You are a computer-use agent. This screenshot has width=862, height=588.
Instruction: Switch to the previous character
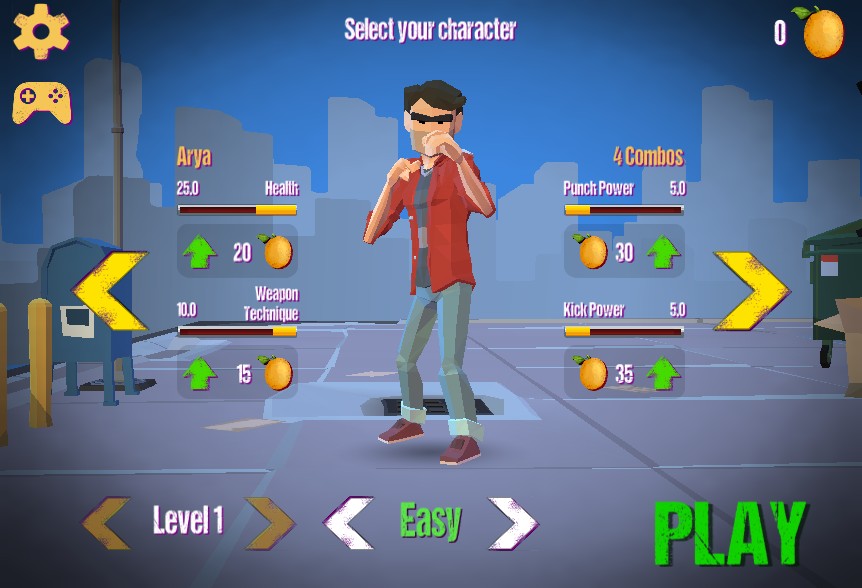point(111,291)
